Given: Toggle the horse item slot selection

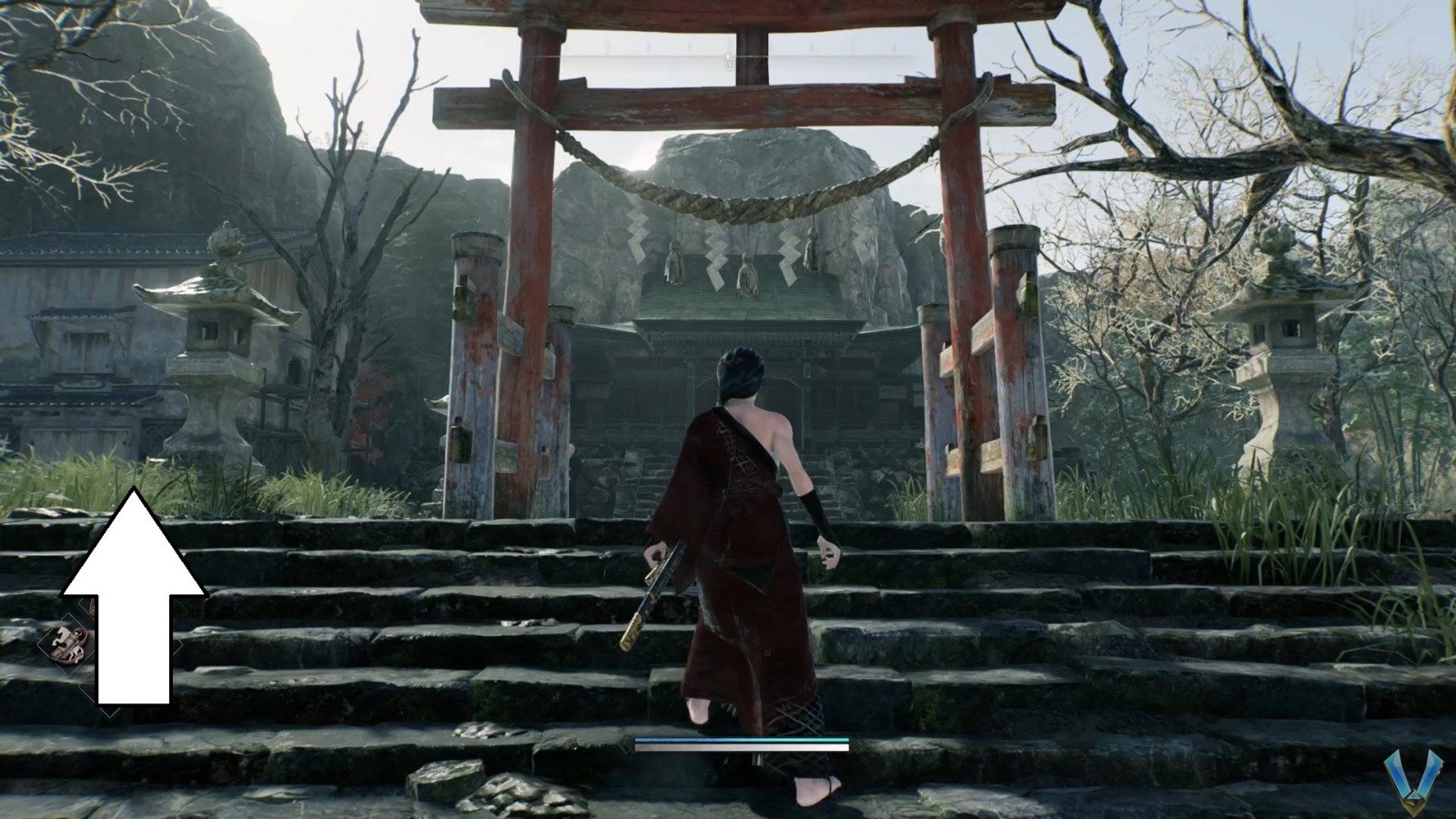Looking at the screenshot, I should (x=67, y=644).
